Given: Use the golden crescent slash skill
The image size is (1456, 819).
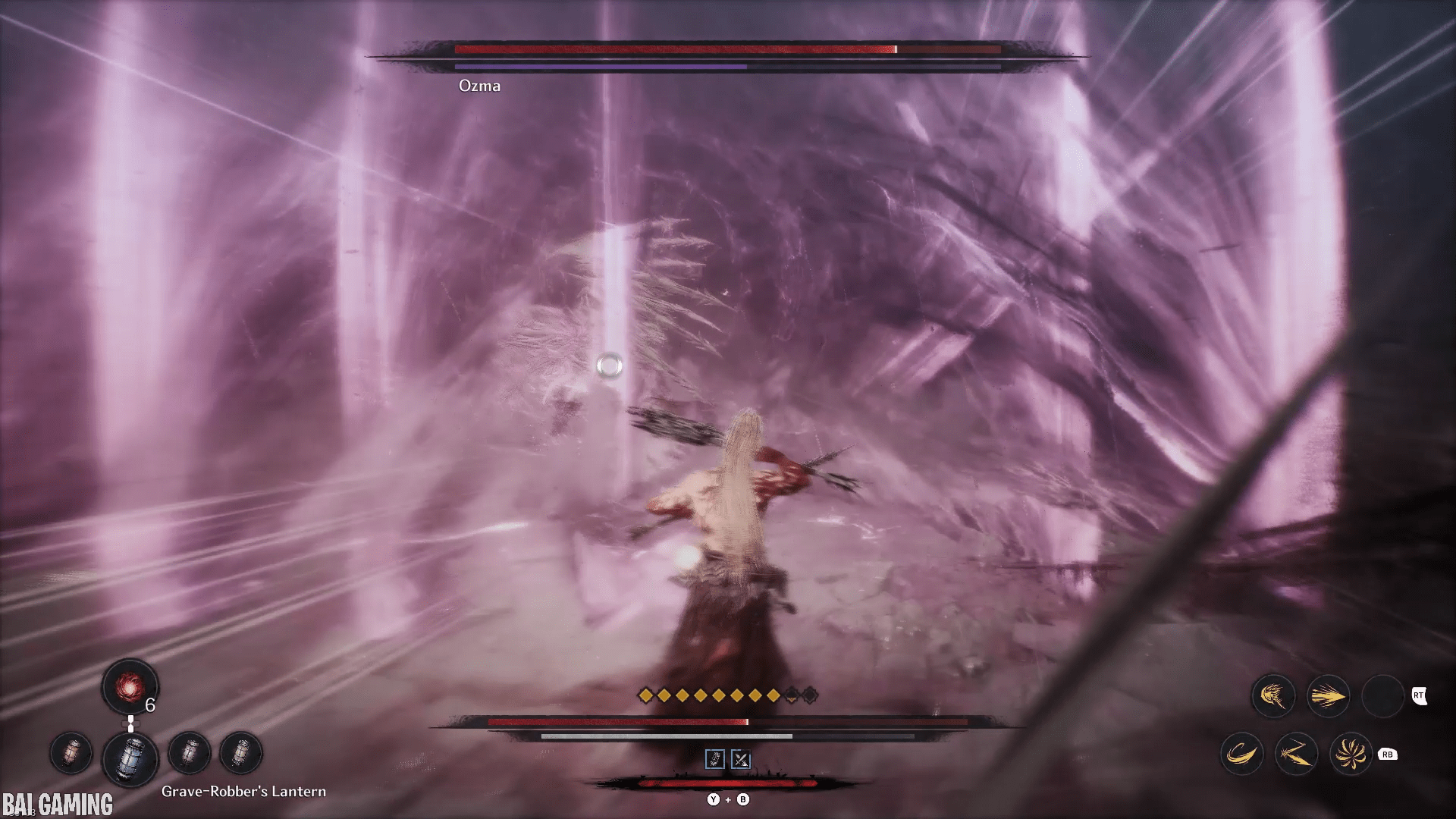Looking at the screenshot, I should 1241,755.
